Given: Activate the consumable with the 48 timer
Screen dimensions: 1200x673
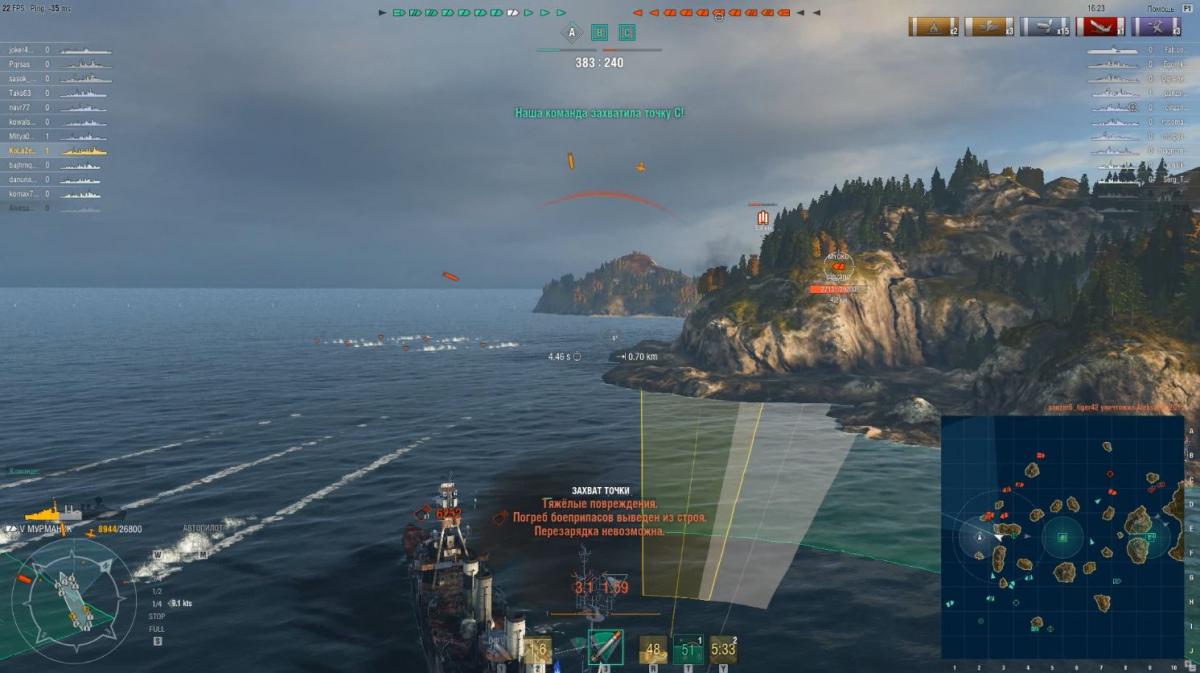Looking at the screenshot, I should coord(654,650).
